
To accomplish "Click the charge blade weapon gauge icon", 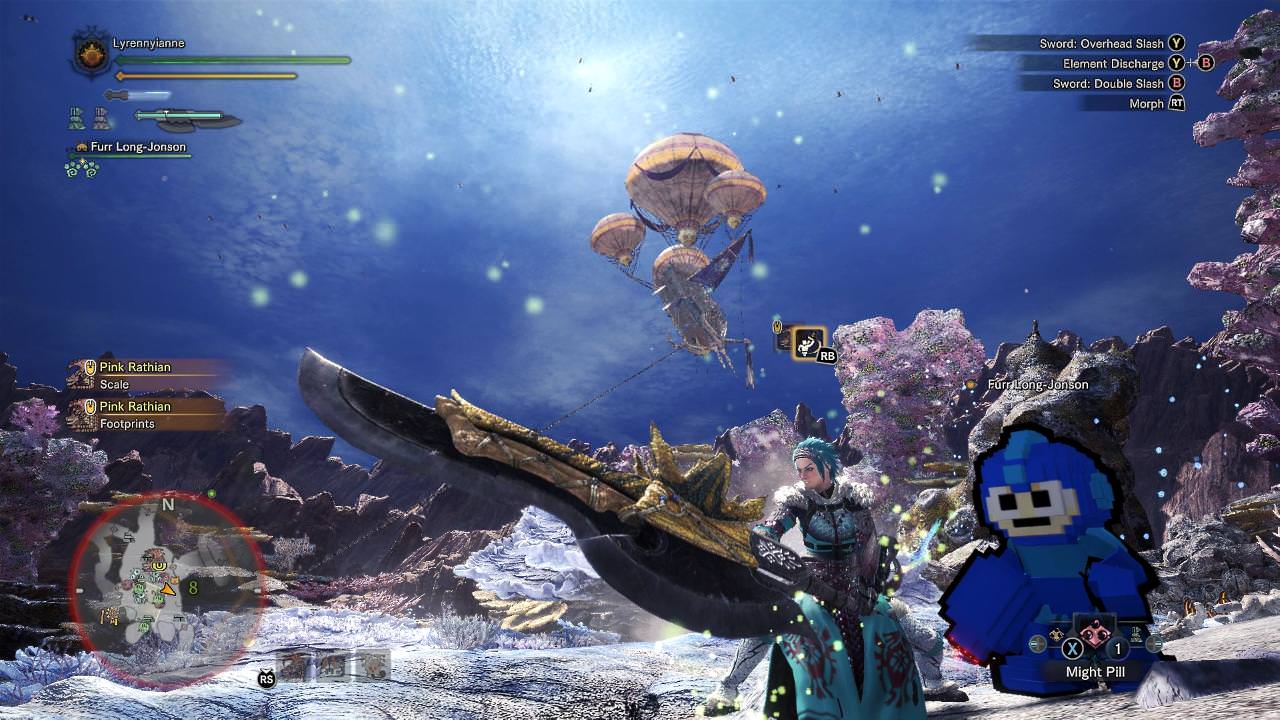I will 187,119.
